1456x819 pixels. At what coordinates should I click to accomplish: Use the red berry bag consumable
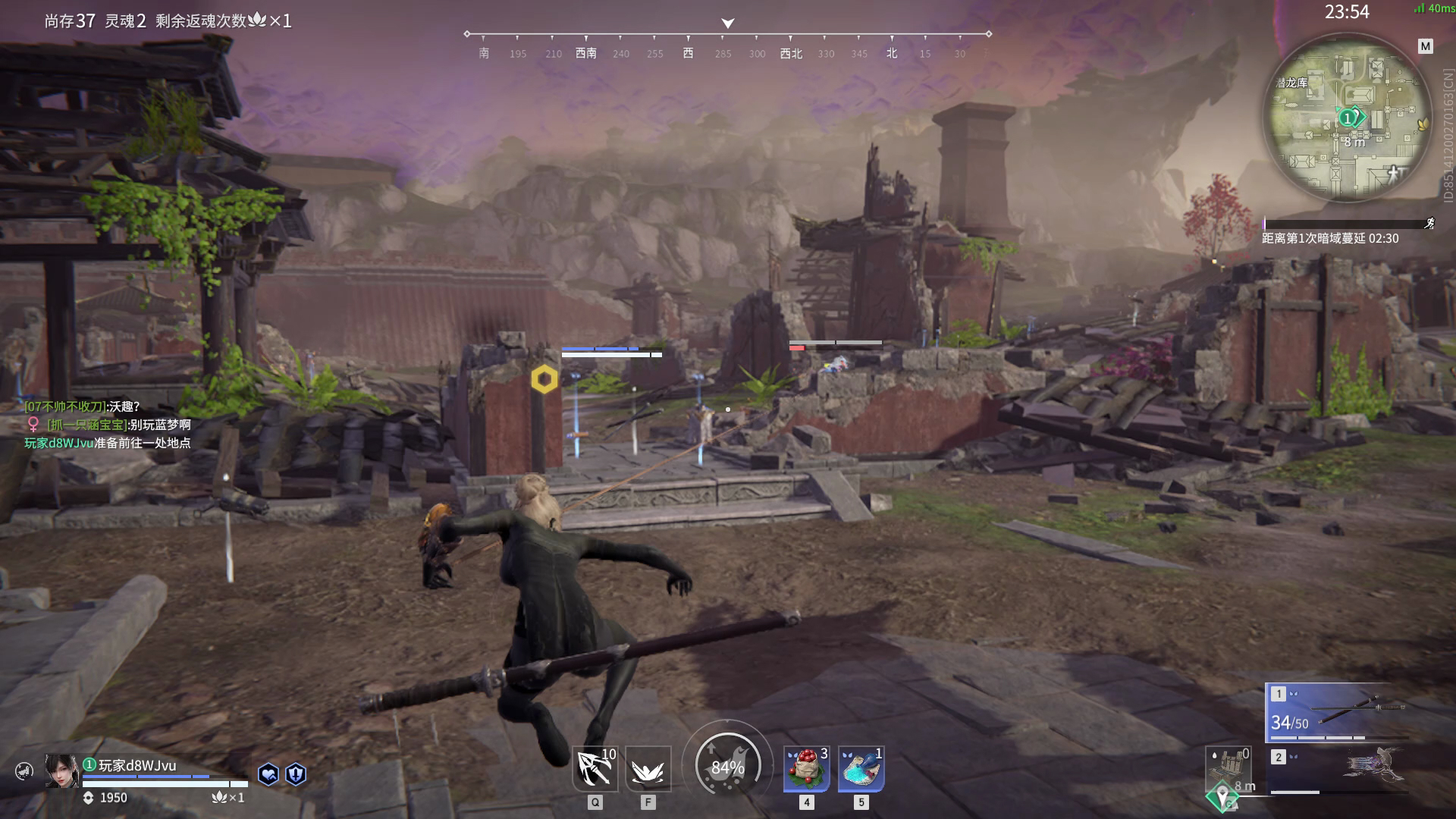(807, 769)
